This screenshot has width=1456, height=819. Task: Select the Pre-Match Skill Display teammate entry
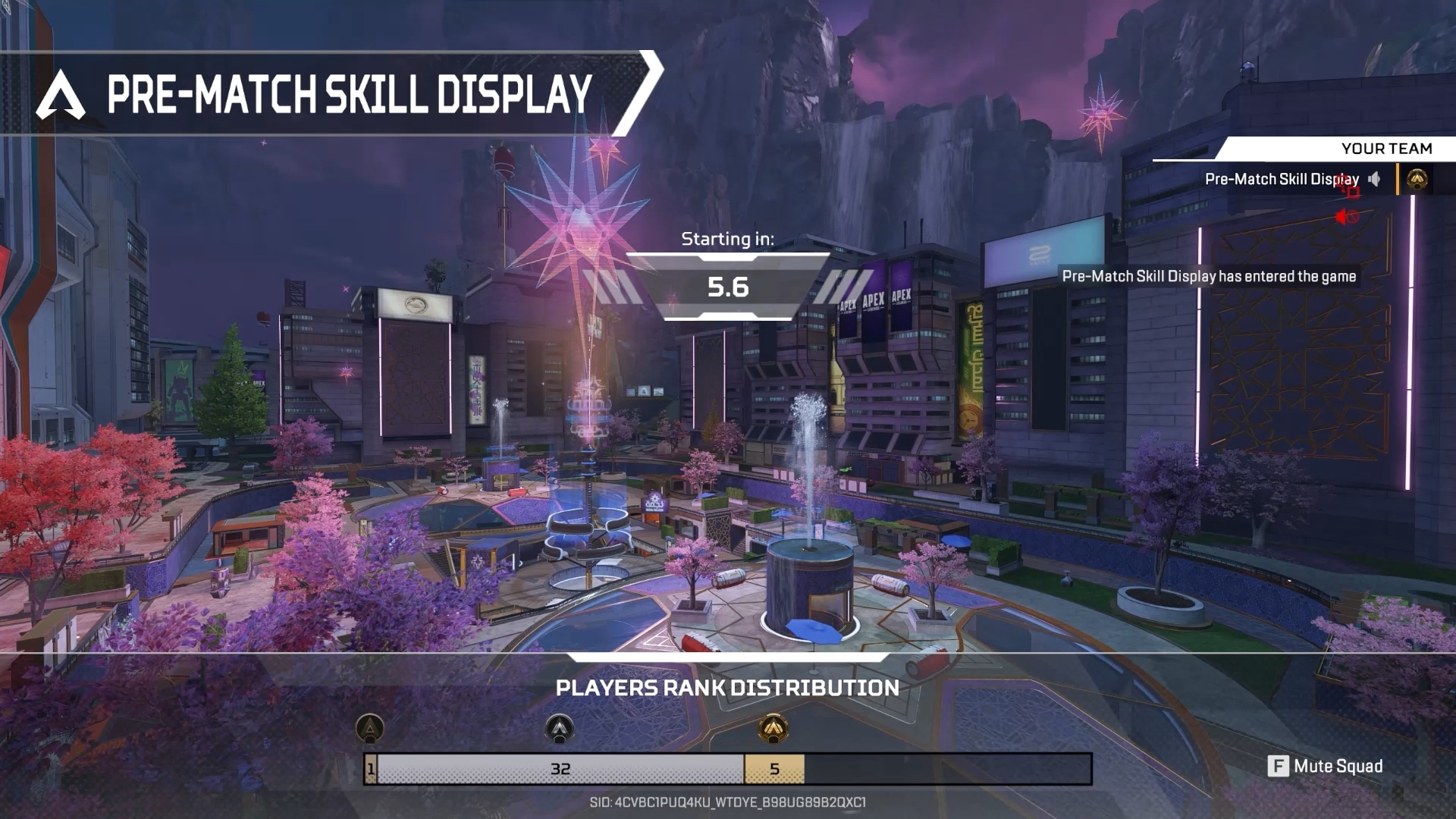pos(1281,180)
